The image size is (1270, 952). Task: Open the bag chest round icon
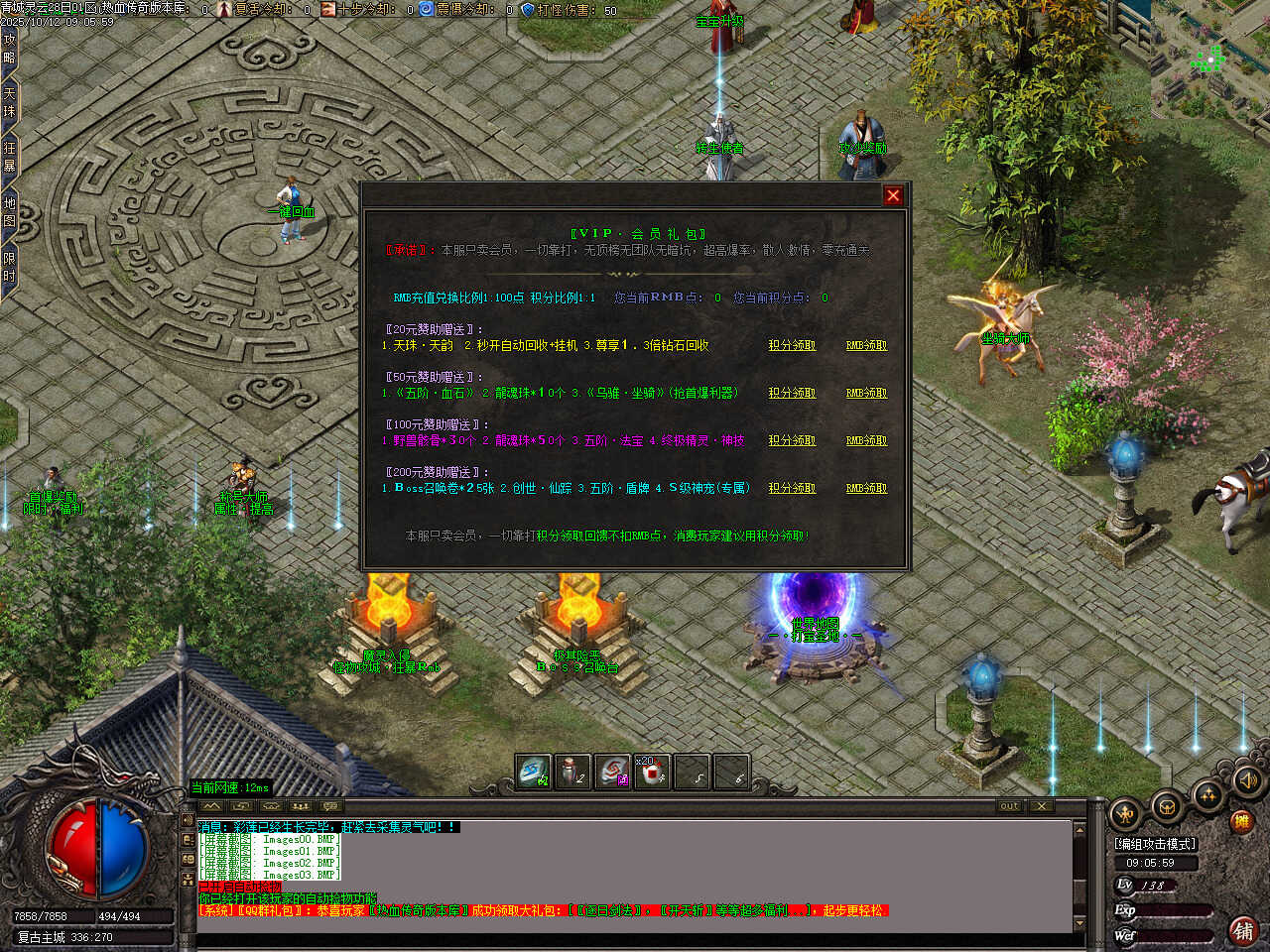1167,808
